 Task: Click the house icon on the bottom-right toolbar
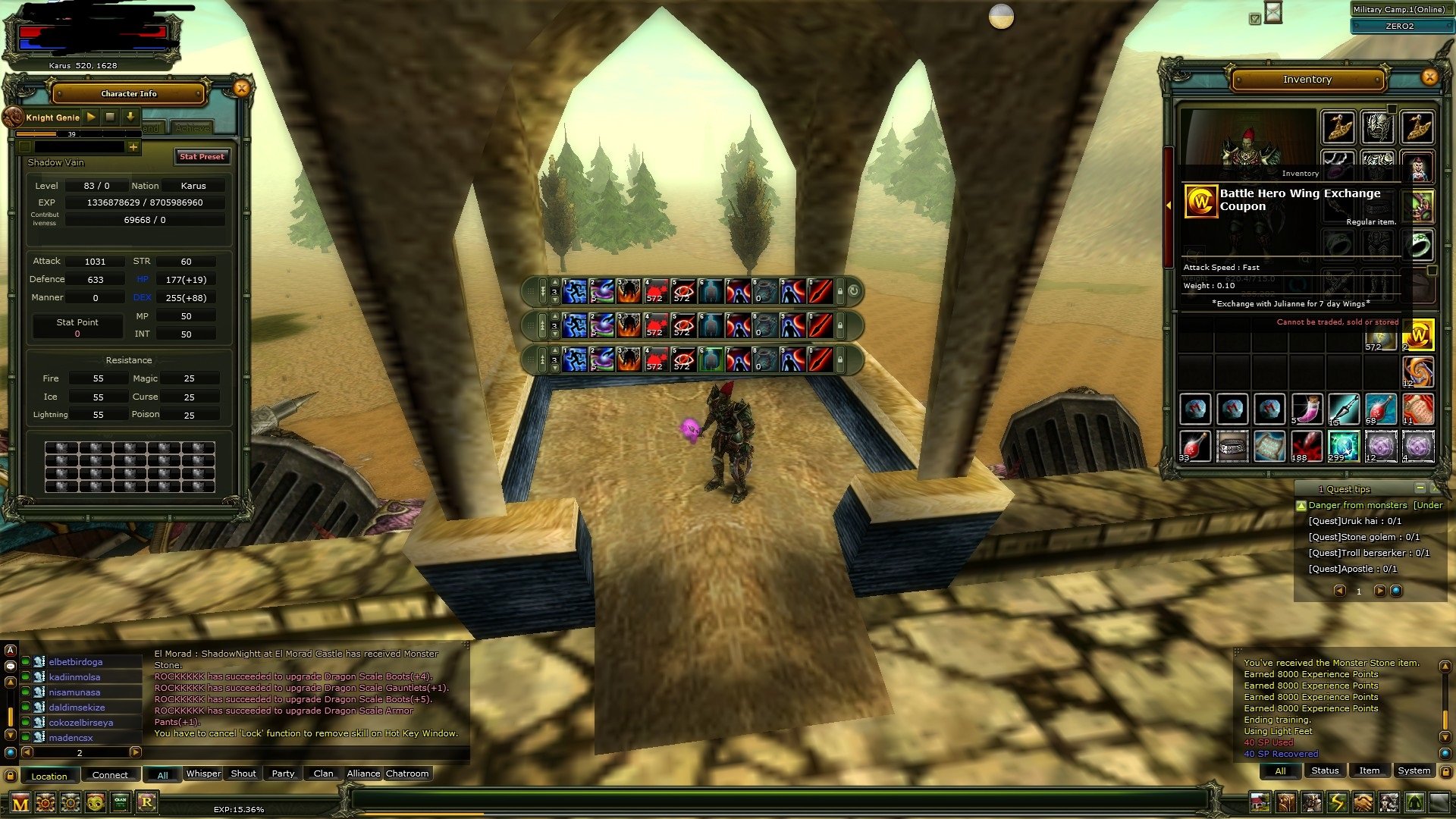(x=1261, y=802)
